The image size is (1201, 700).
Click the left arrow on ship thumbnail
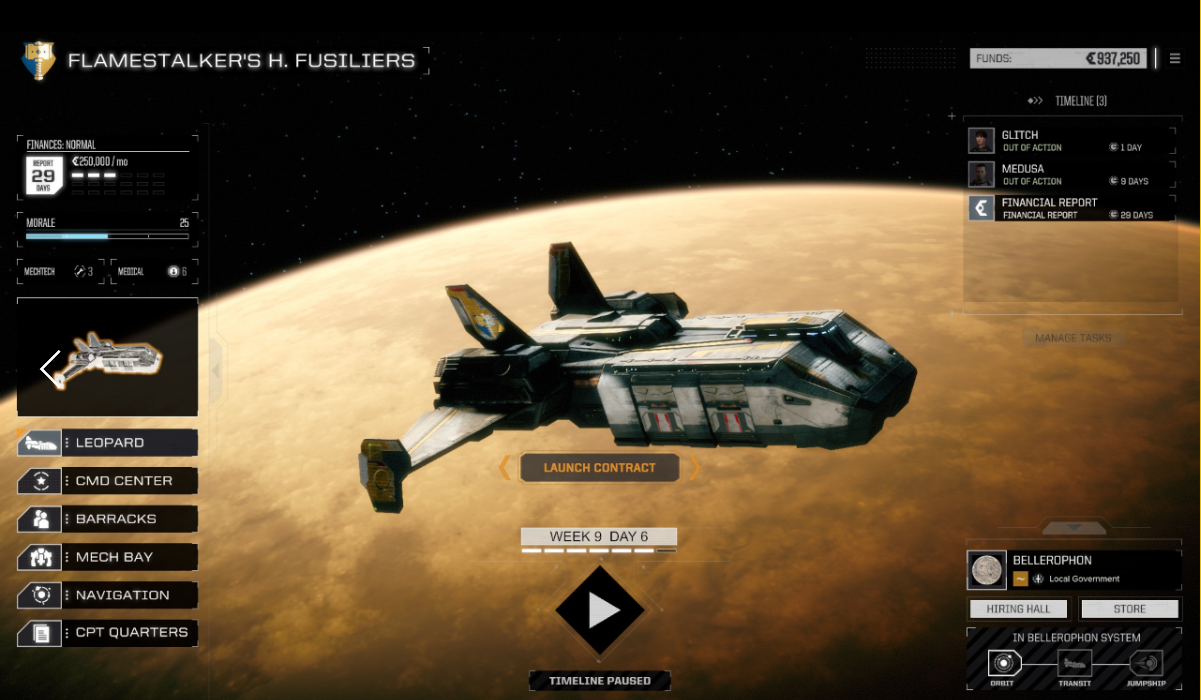(x=50, y=367)
